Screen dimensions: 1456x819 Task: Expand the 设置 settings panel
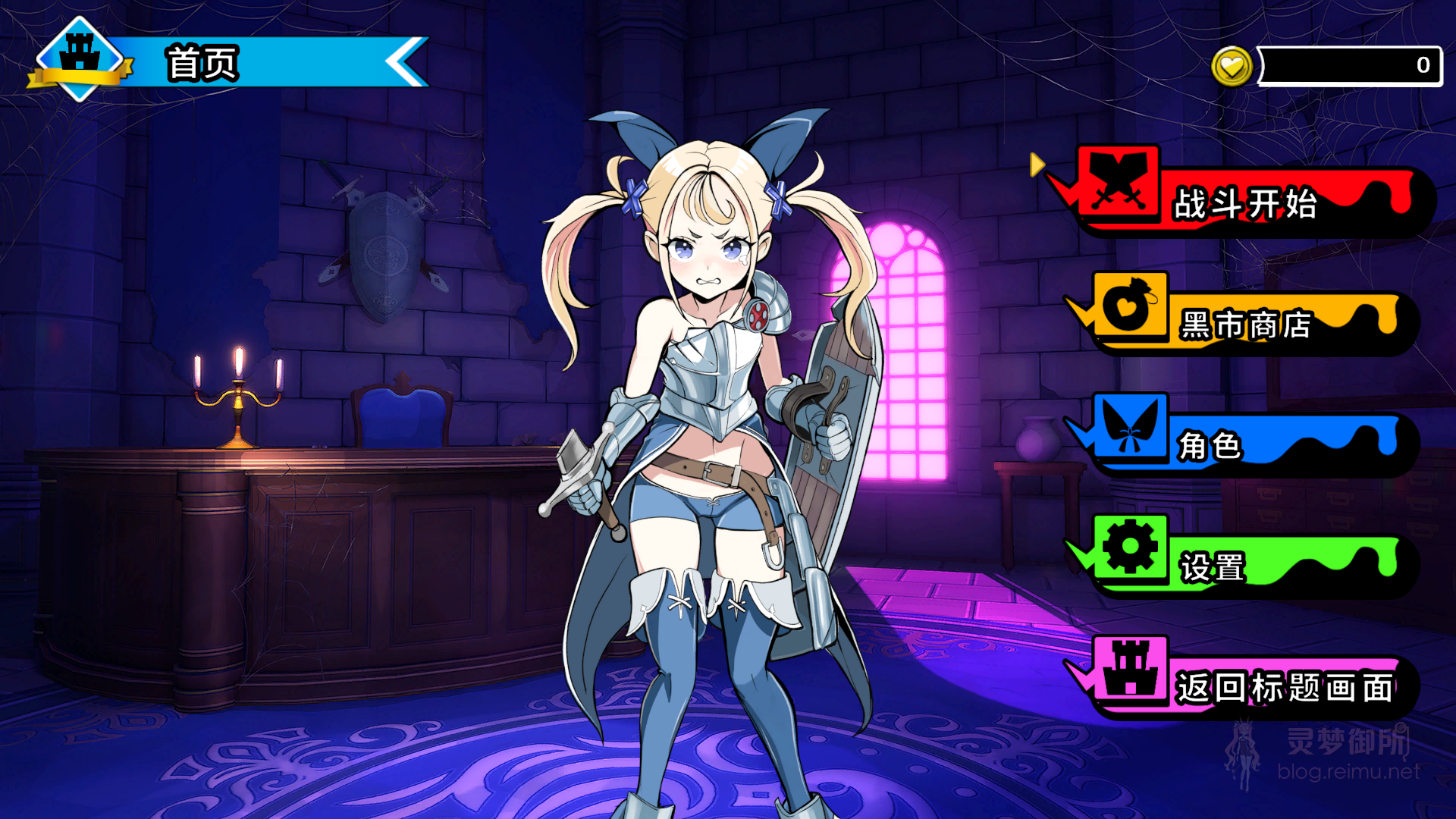tap(1213, 565)
